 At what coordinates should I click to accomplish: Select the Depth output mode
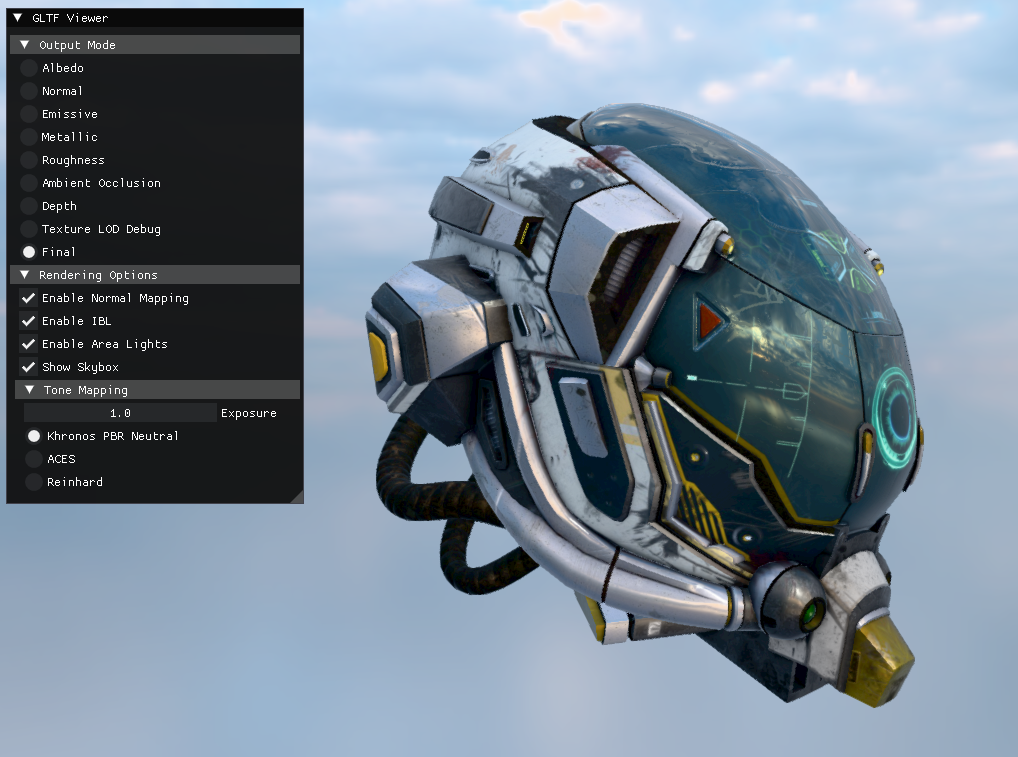[29, 206]
